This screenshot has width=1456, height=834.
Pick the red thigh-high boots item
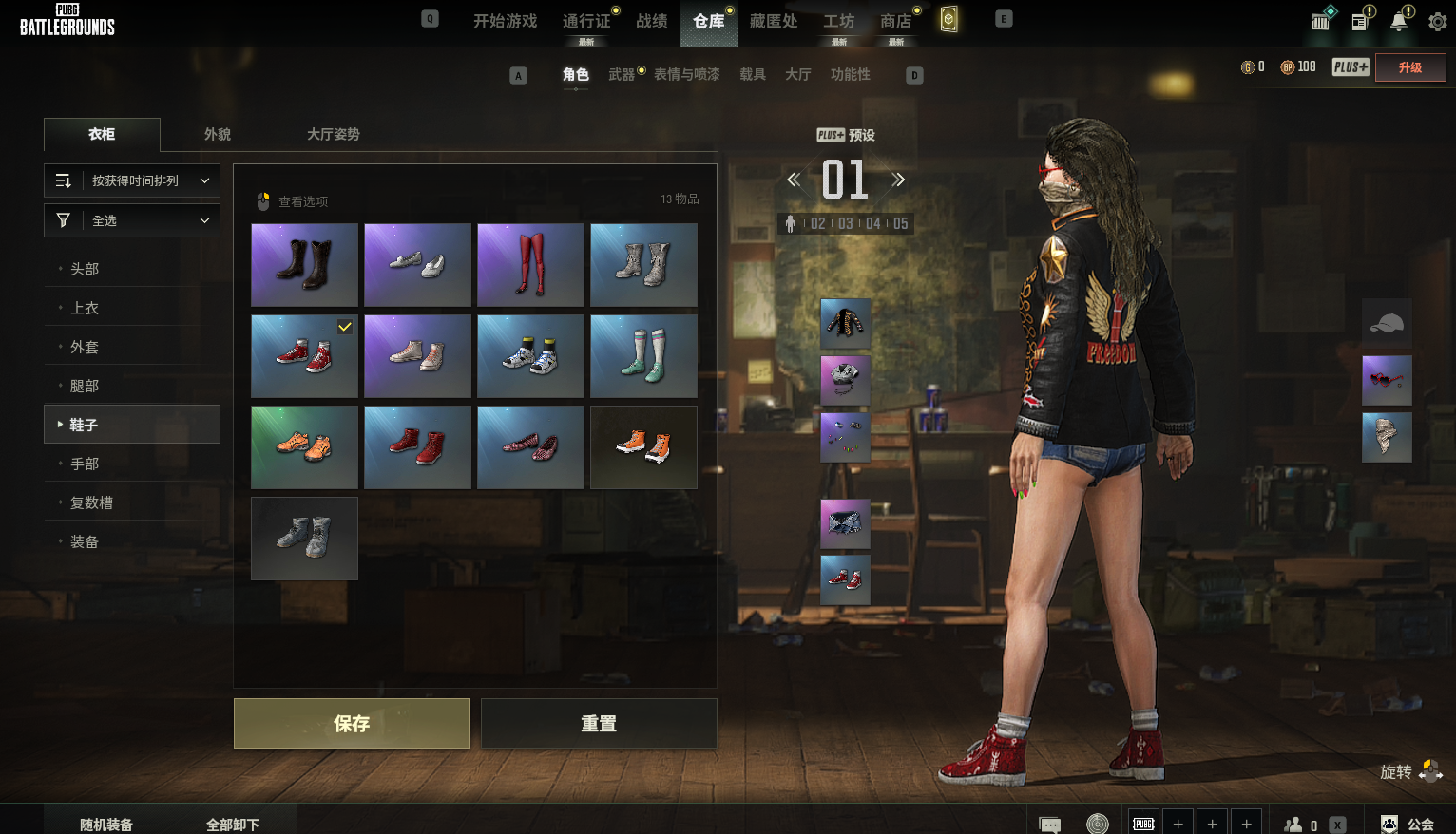click(530, 265)
